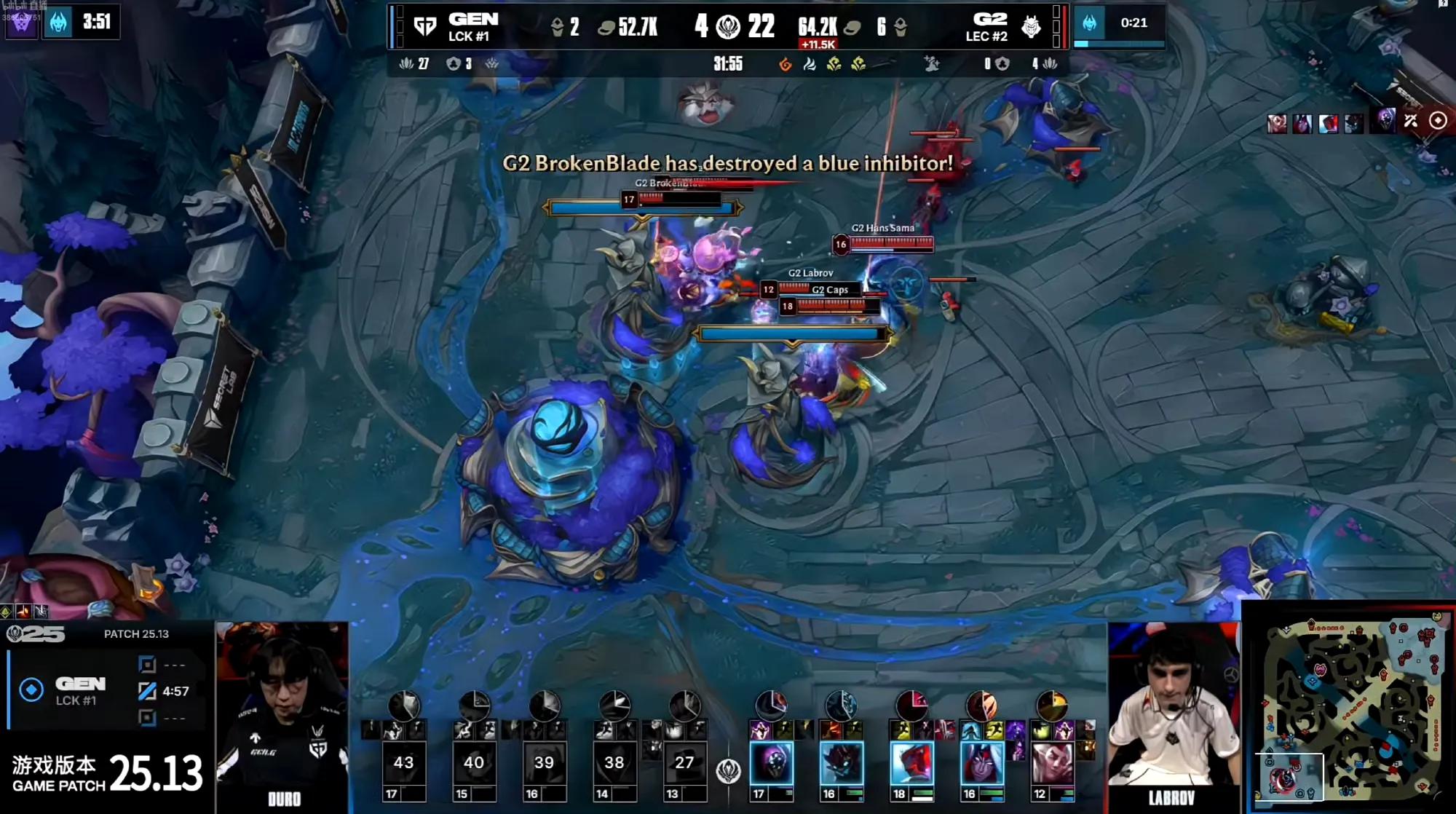Click the inhibitor destroyed sword icon
Viewport: 1456px width, 814px height.
coord(1411,121)
